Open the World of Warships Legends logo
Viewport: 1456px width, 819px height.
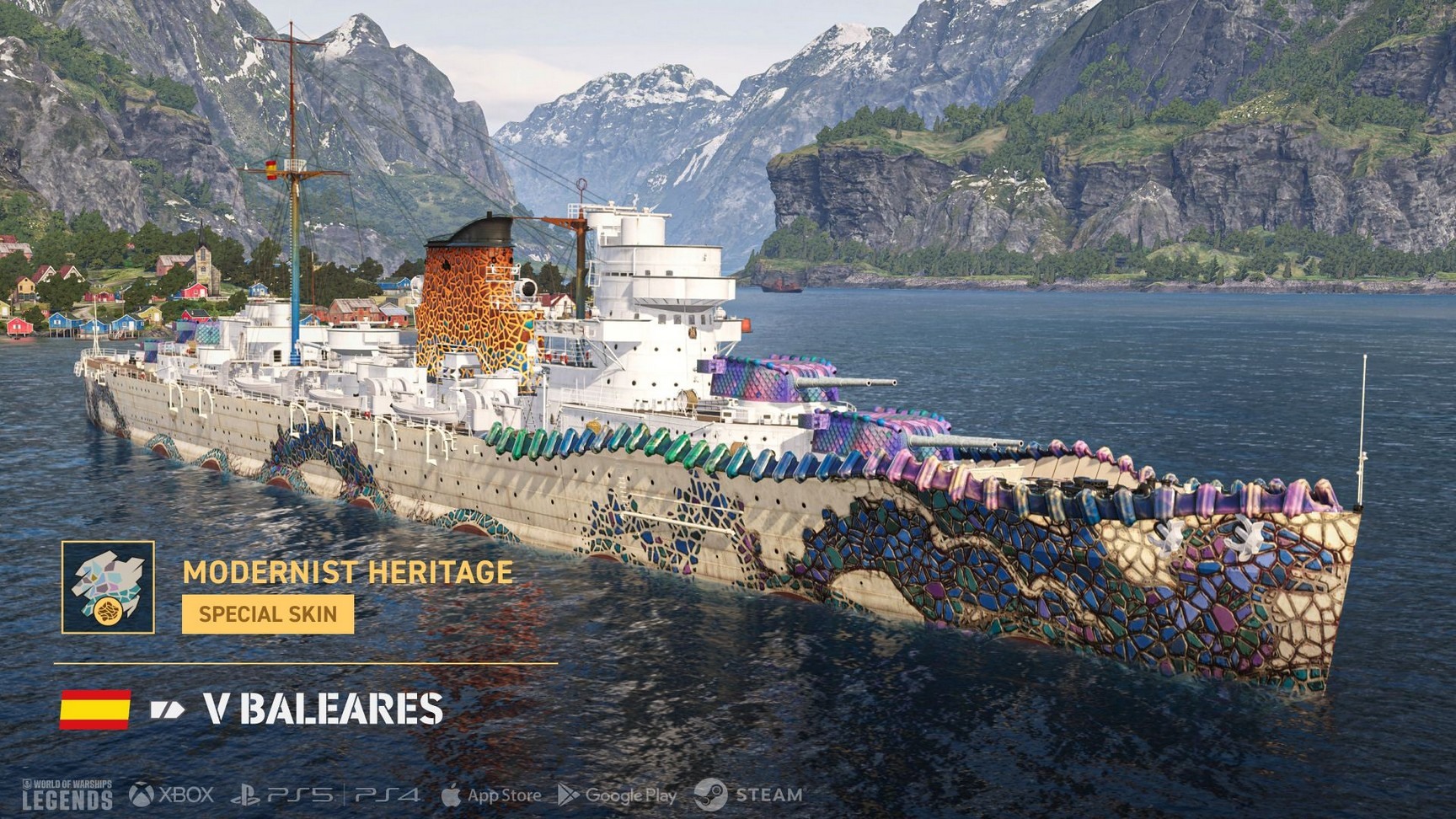click(67, 795)
